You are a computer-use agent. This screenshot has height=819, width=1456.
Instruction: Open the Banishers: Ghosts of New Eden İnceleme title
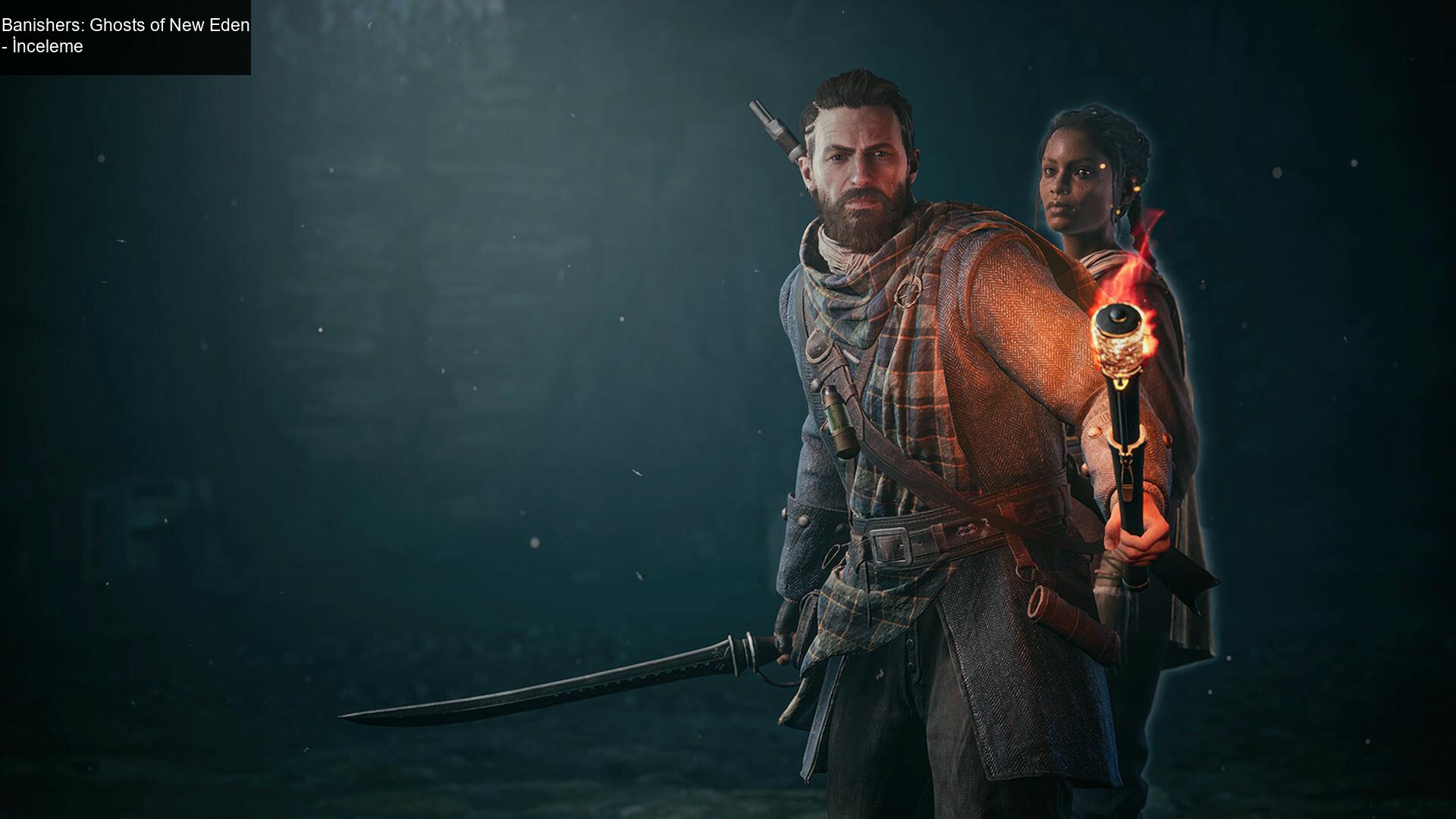125,36
